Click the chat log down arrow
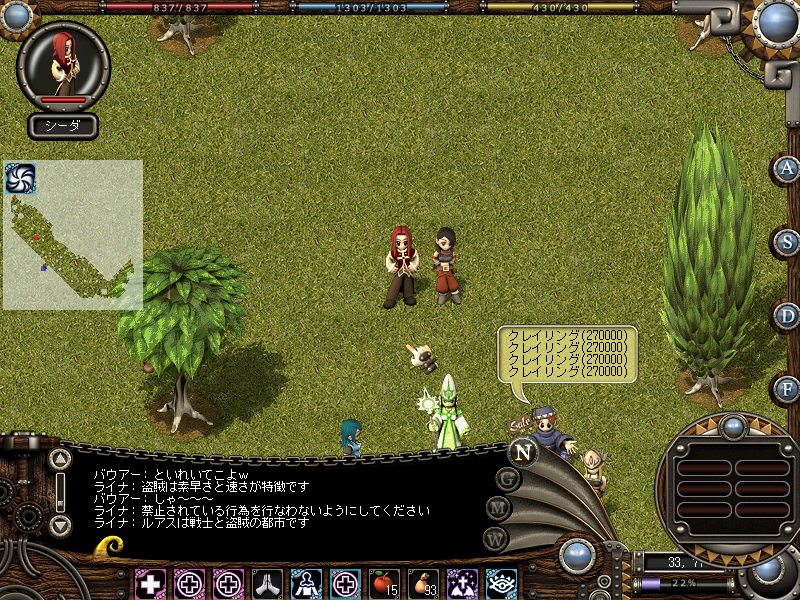This screenshot has width=800, height=600. [x=60, y=524]
